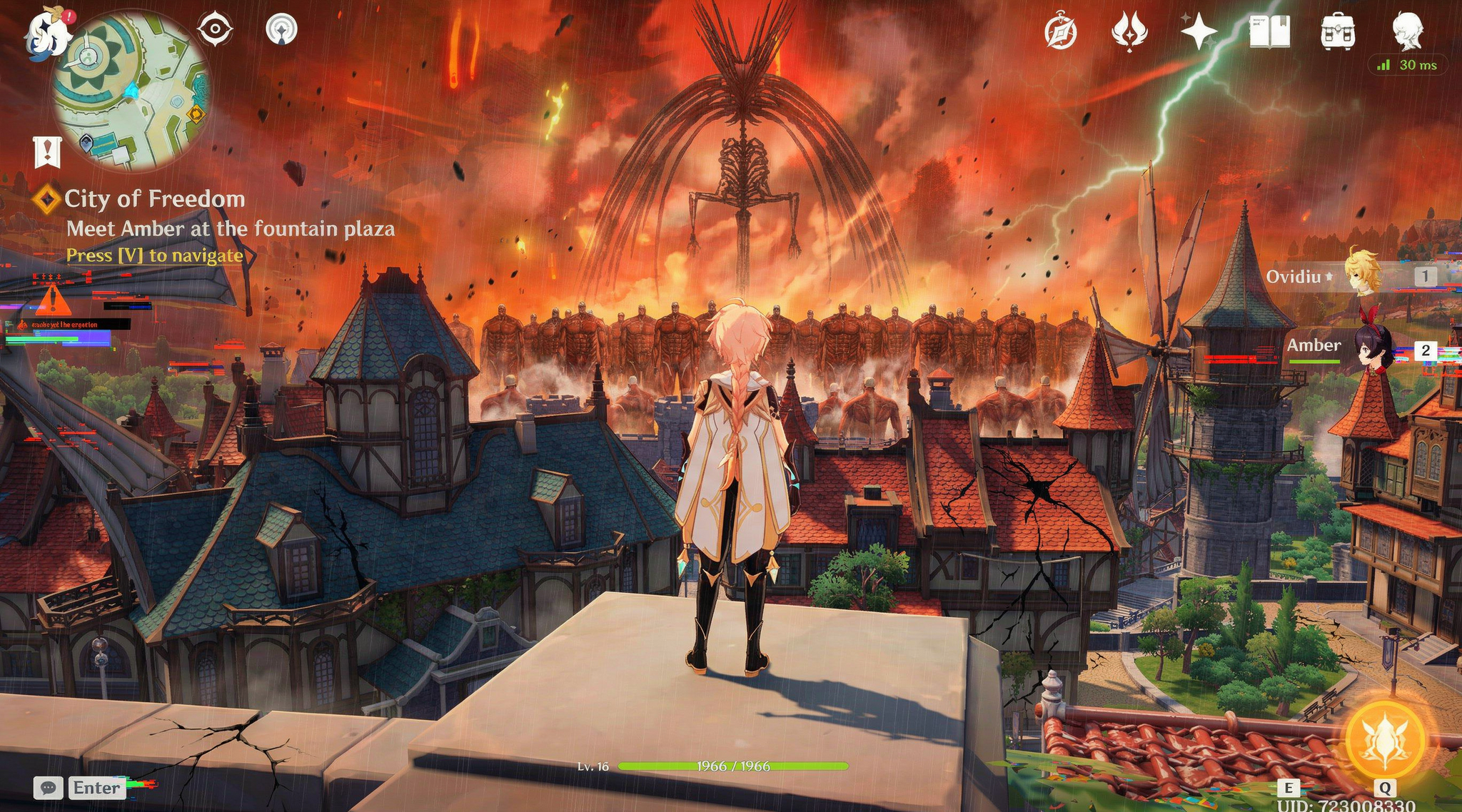Open the inventory backpack
Viewport: 1462px width, 812px height.
tap(1338, 32)
